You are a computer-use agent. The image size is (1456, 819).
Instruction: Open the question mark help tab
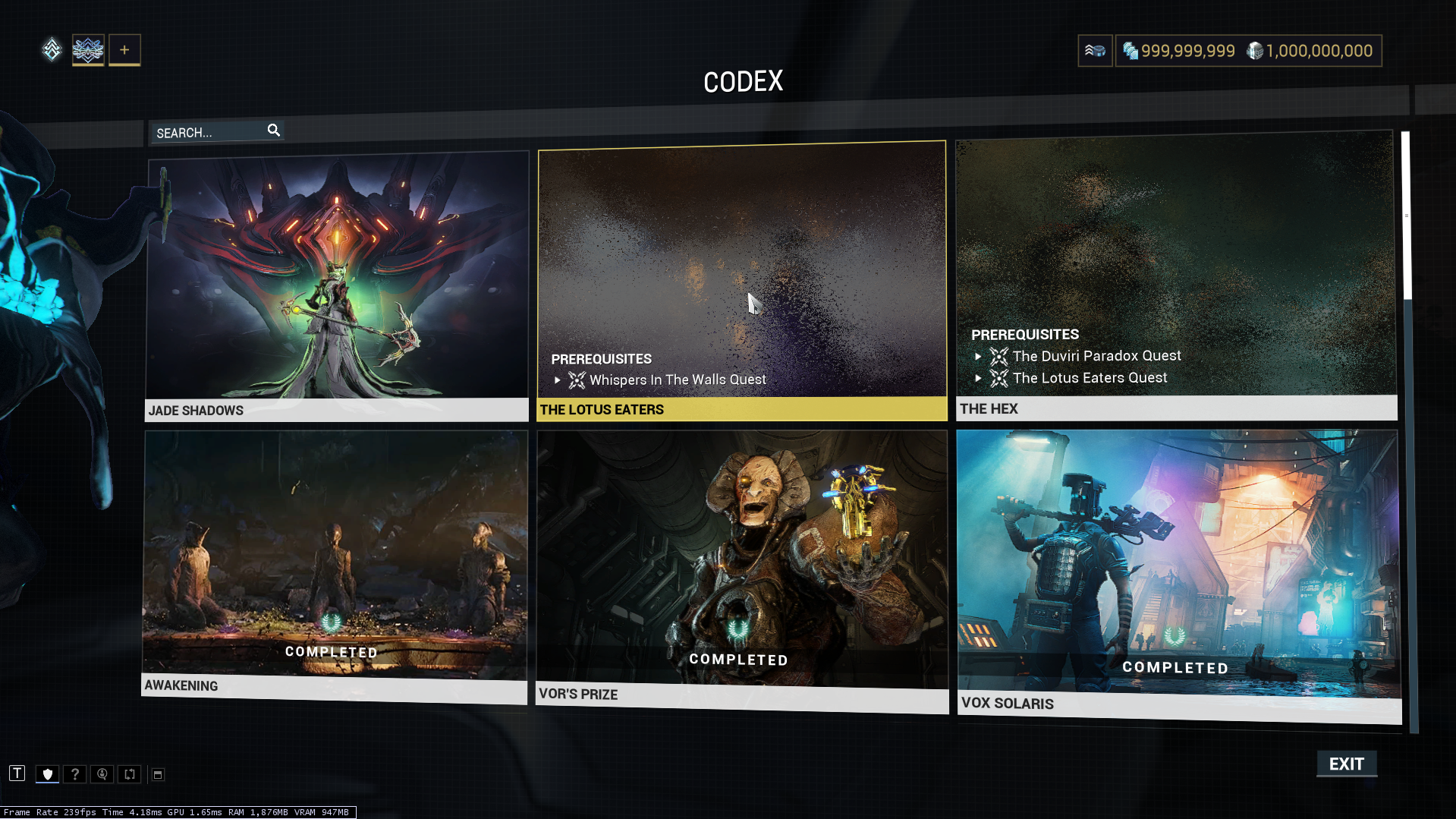point(74,774)
